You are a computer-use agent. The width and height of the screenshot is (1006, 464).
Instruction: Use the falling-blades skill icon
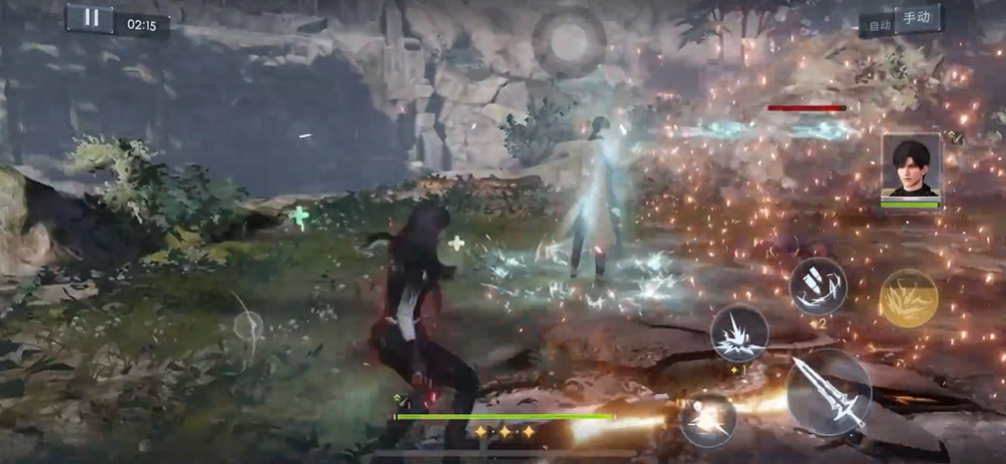[x=818, y=286]
